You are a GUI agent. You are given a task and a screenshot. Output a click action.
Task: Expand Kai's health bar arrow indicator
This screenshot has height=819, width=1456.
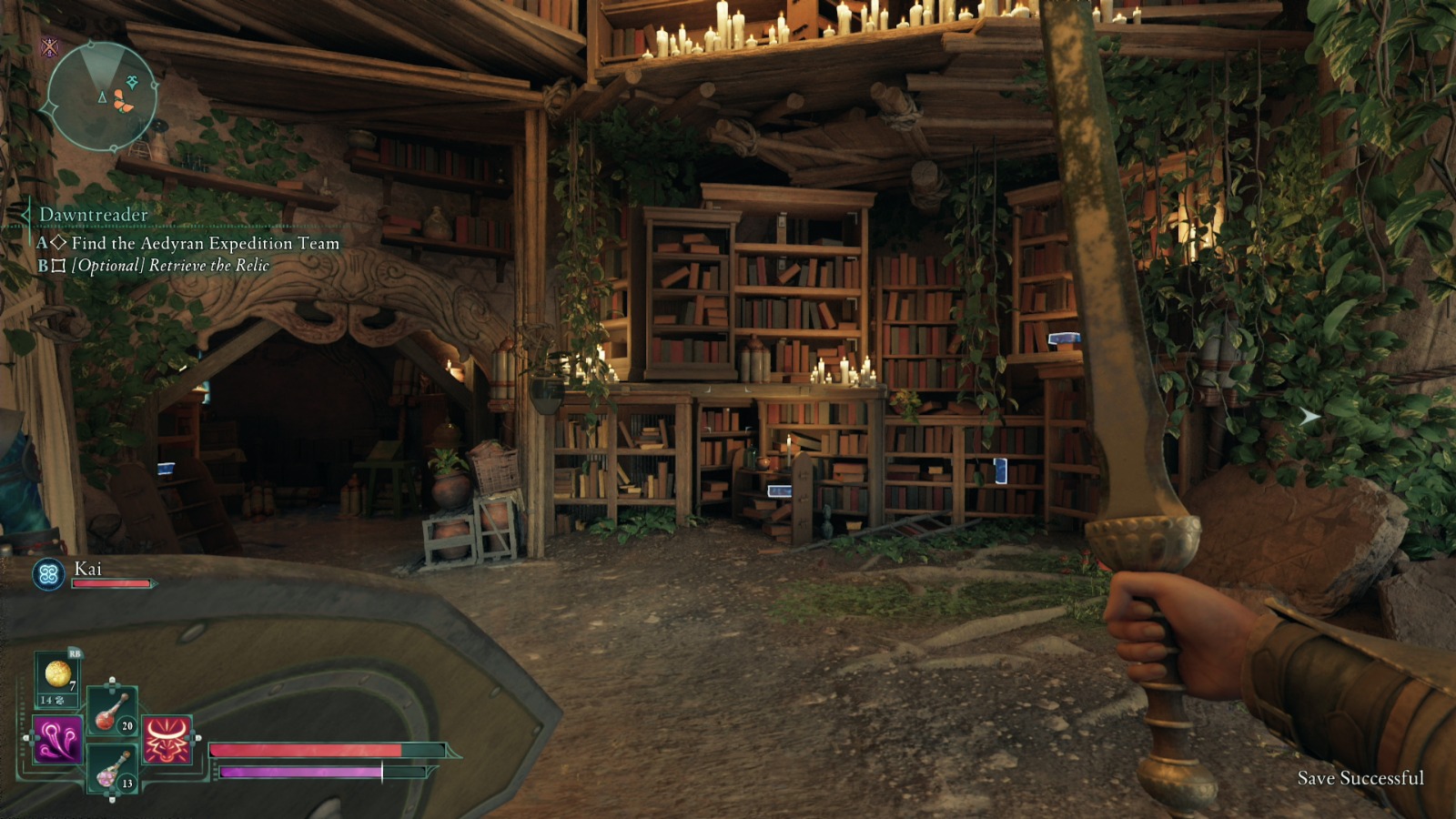tap(153, 583)
